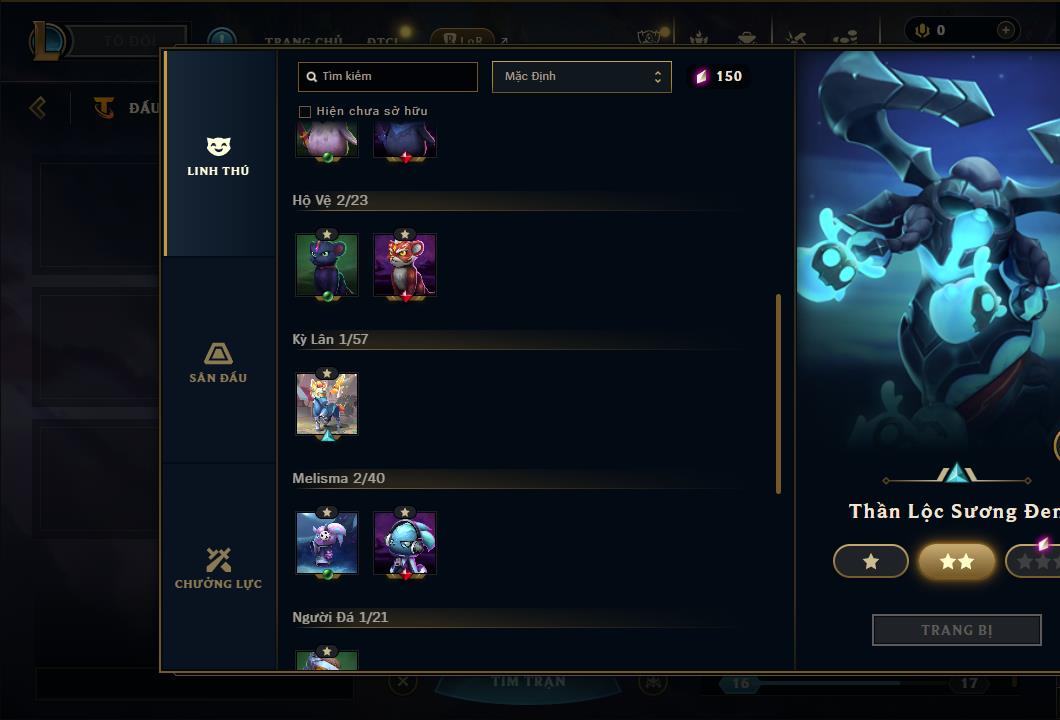1060x720 pixels.
Task: Select the Chưởng Lực tab
Action: click(x=218, y=568)
